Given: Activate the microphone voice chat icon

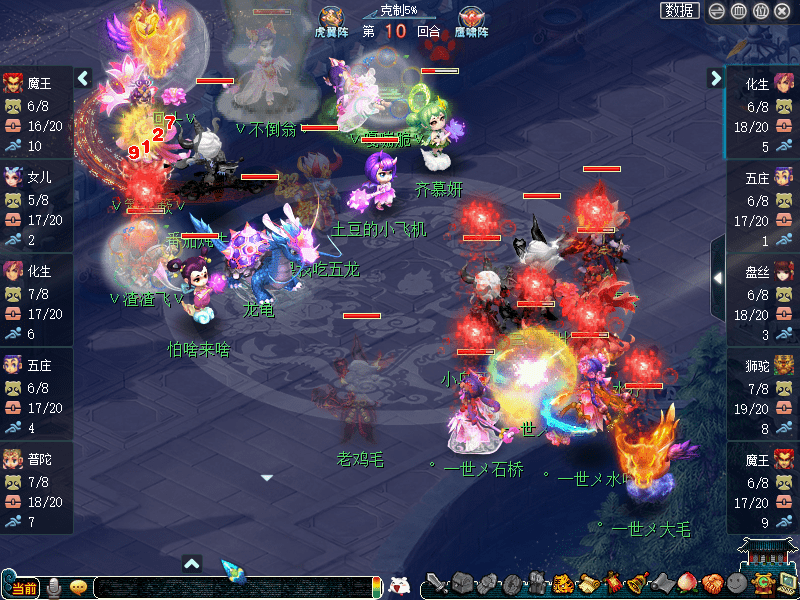Looking at the screenshot, I should 55,587.
